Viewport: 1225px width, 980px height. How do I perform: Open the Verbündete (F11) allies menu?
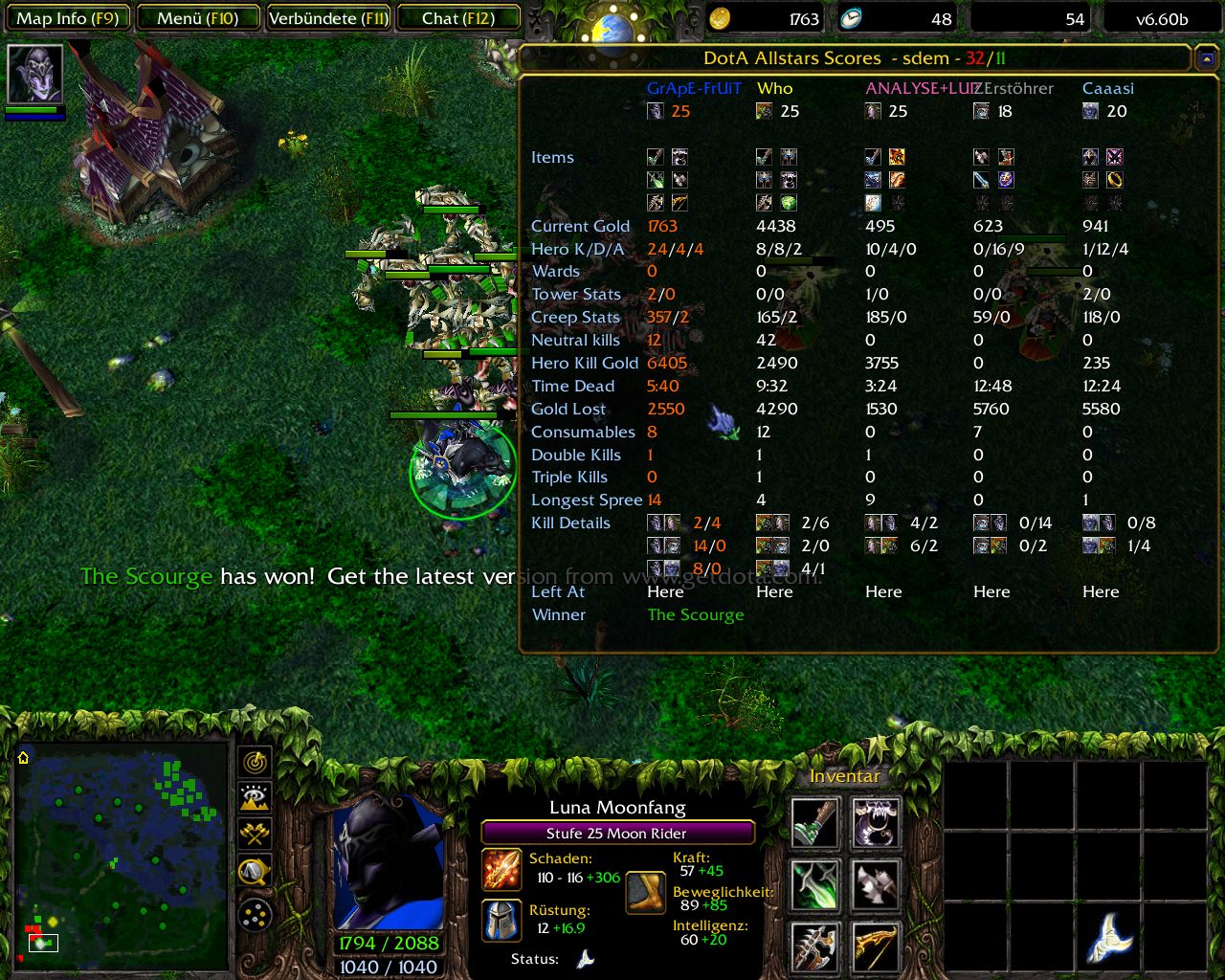click(328, 18)
